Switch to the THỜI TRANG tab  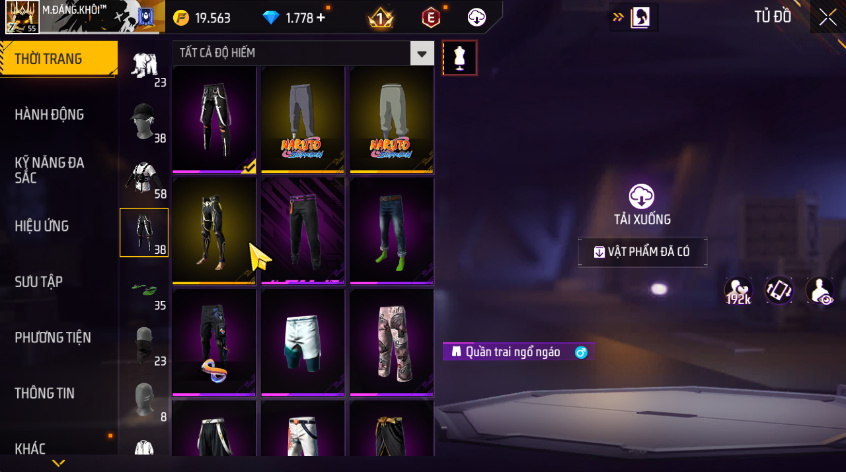pos(50,59)
